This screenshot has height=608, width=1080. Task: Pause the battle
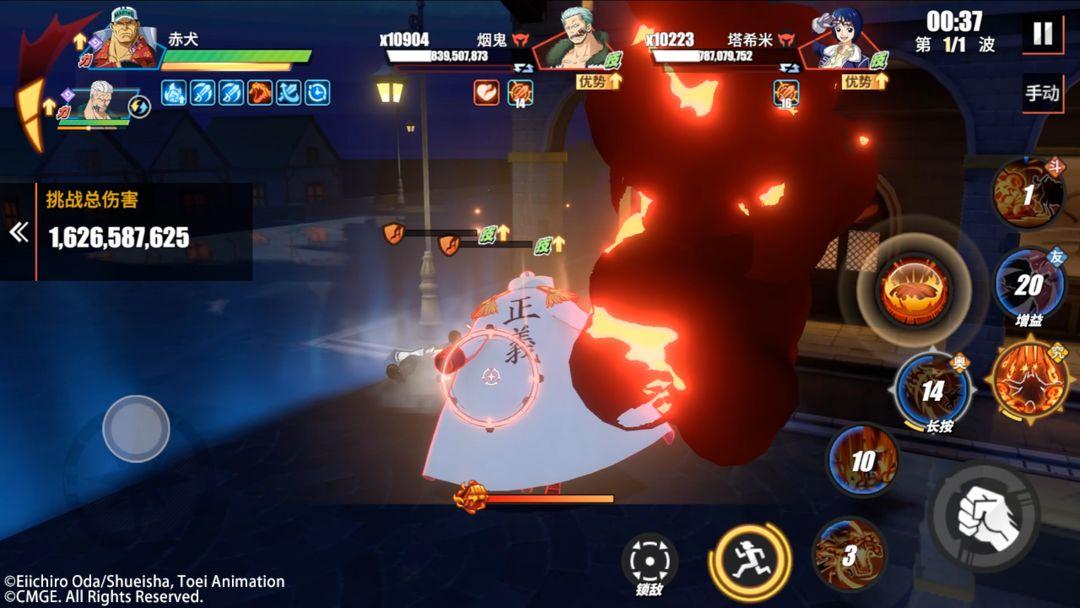1042,34
